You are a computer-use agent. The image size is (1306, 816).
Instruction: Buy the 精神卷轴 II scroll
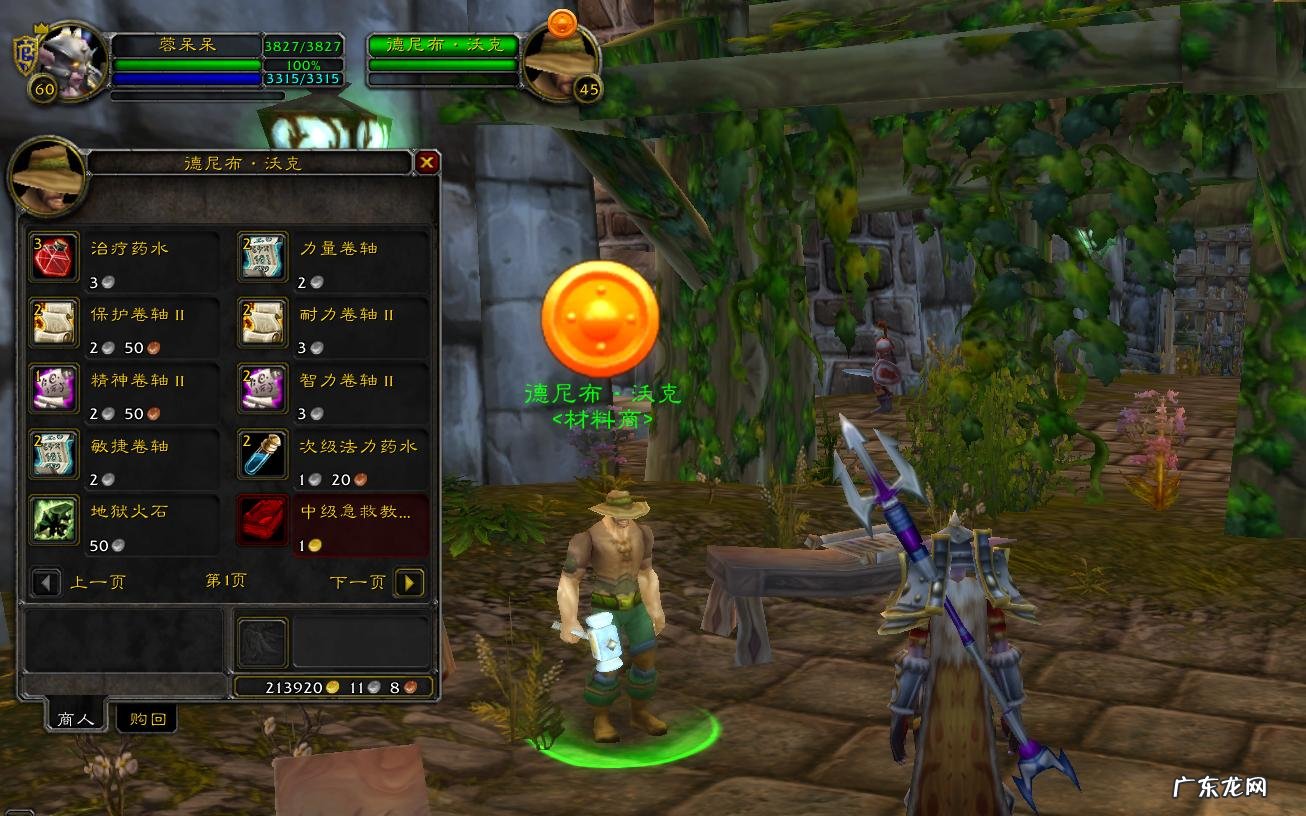click(53, 389)
